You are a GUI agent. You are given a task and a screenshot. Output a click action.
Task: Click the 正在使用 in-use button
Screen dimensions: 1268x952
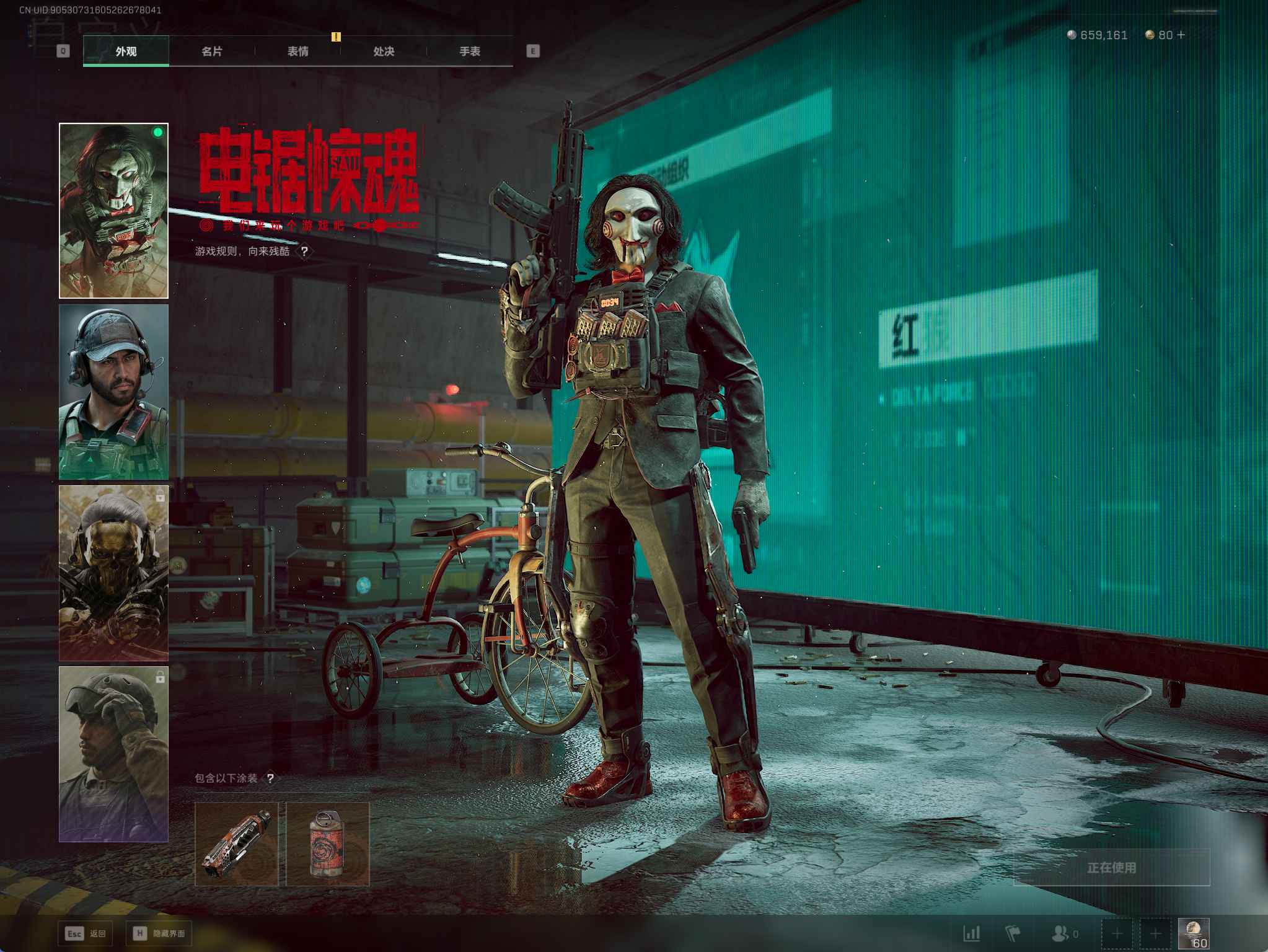click(x=1111, y=867)
